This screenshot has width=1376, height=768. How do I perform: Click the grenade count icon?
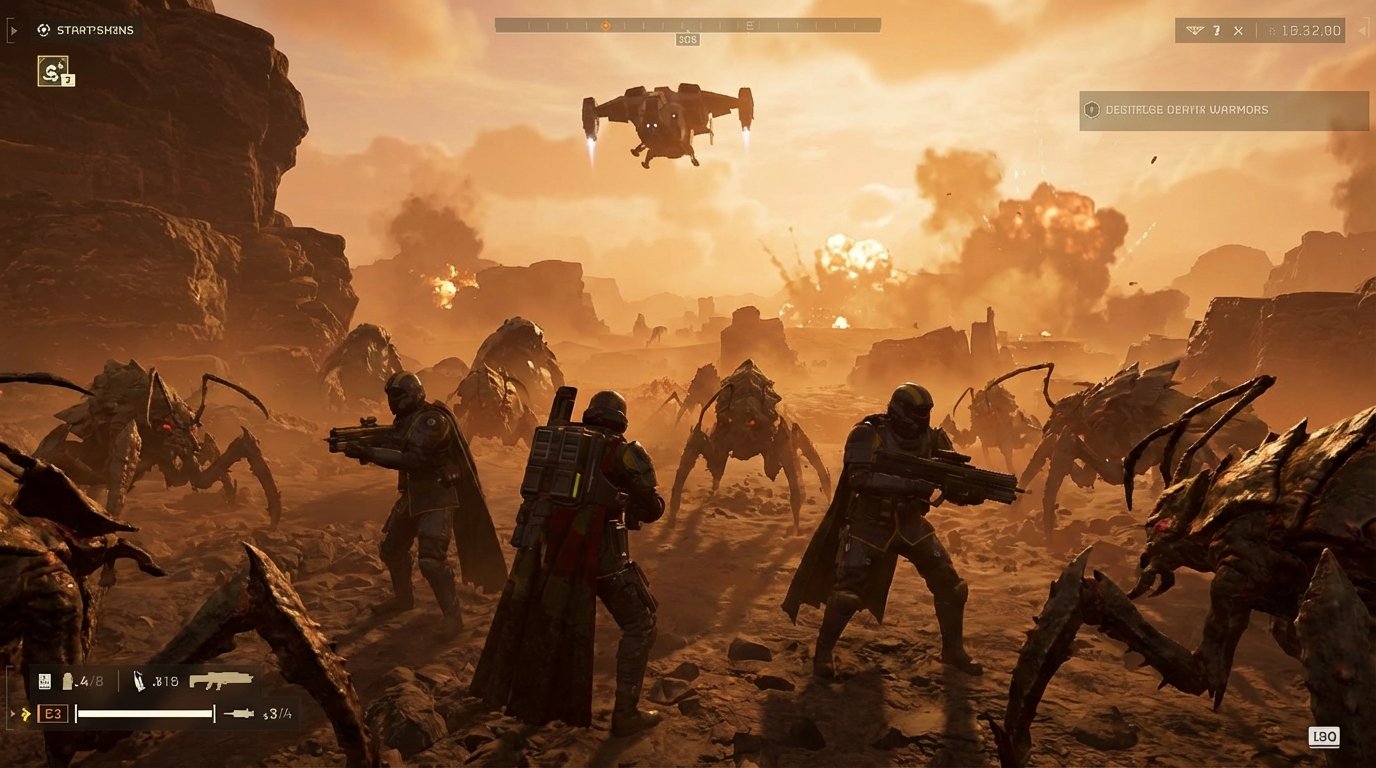point(67,681)
